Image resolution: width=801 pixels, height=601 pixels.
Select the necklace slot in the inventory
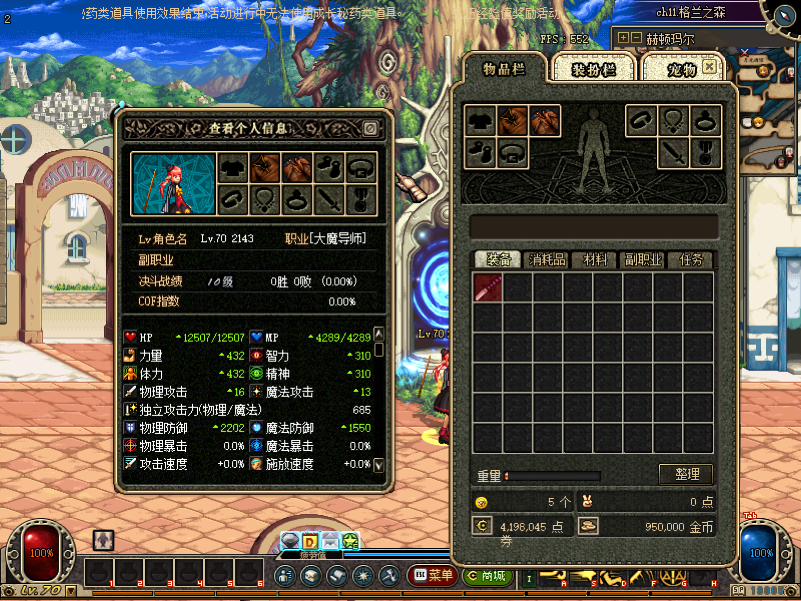pyautogui.click(x=674, y=121)
